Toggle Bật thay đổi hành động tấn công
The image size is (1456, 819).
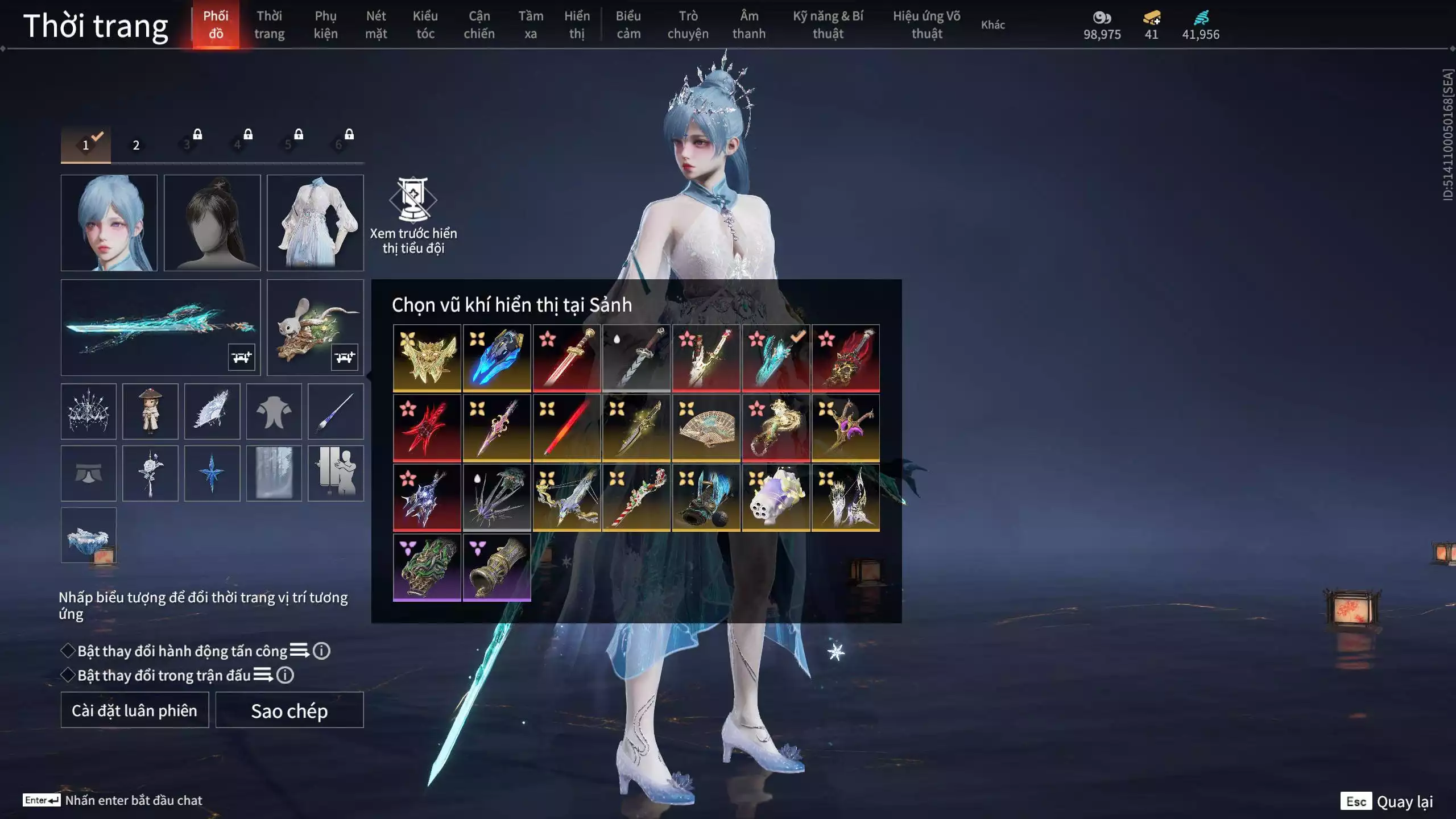coord(68,651)
